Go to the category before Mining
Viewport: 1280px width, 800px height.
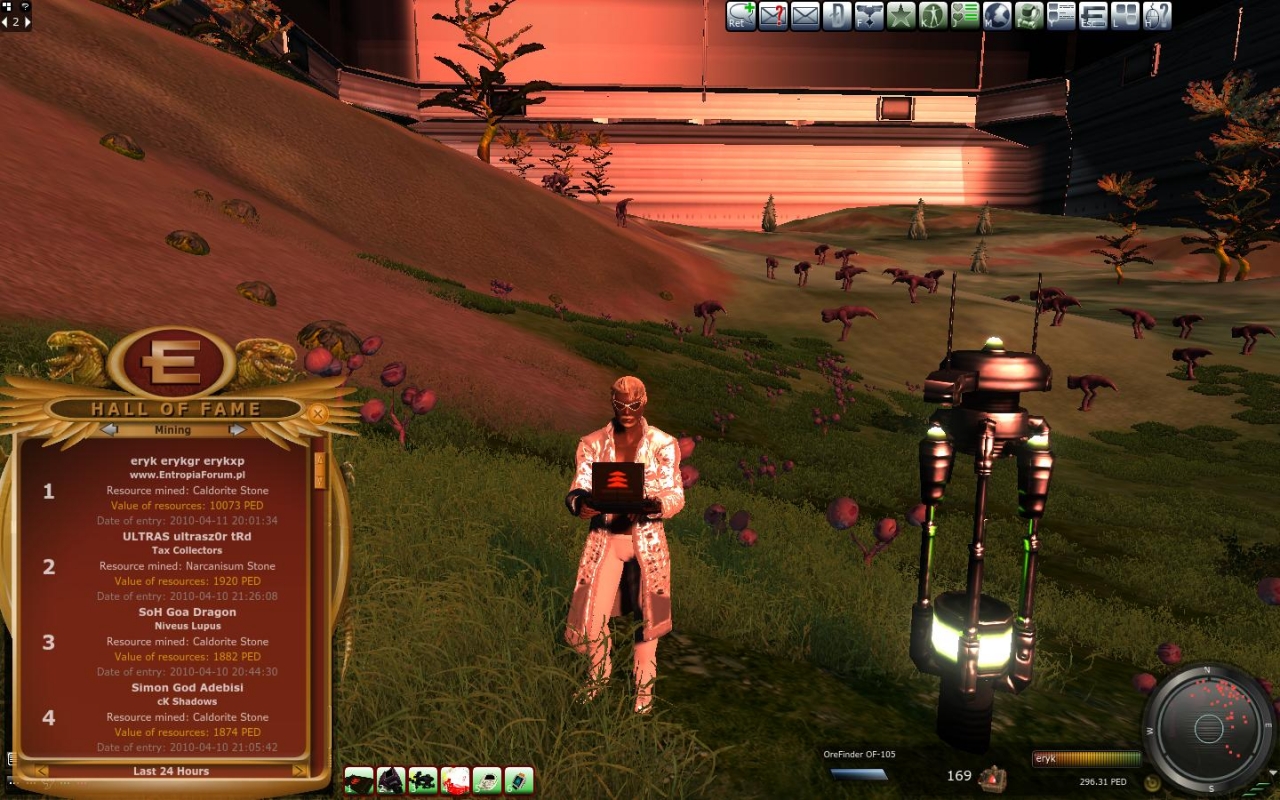click(x=109, y=430)
